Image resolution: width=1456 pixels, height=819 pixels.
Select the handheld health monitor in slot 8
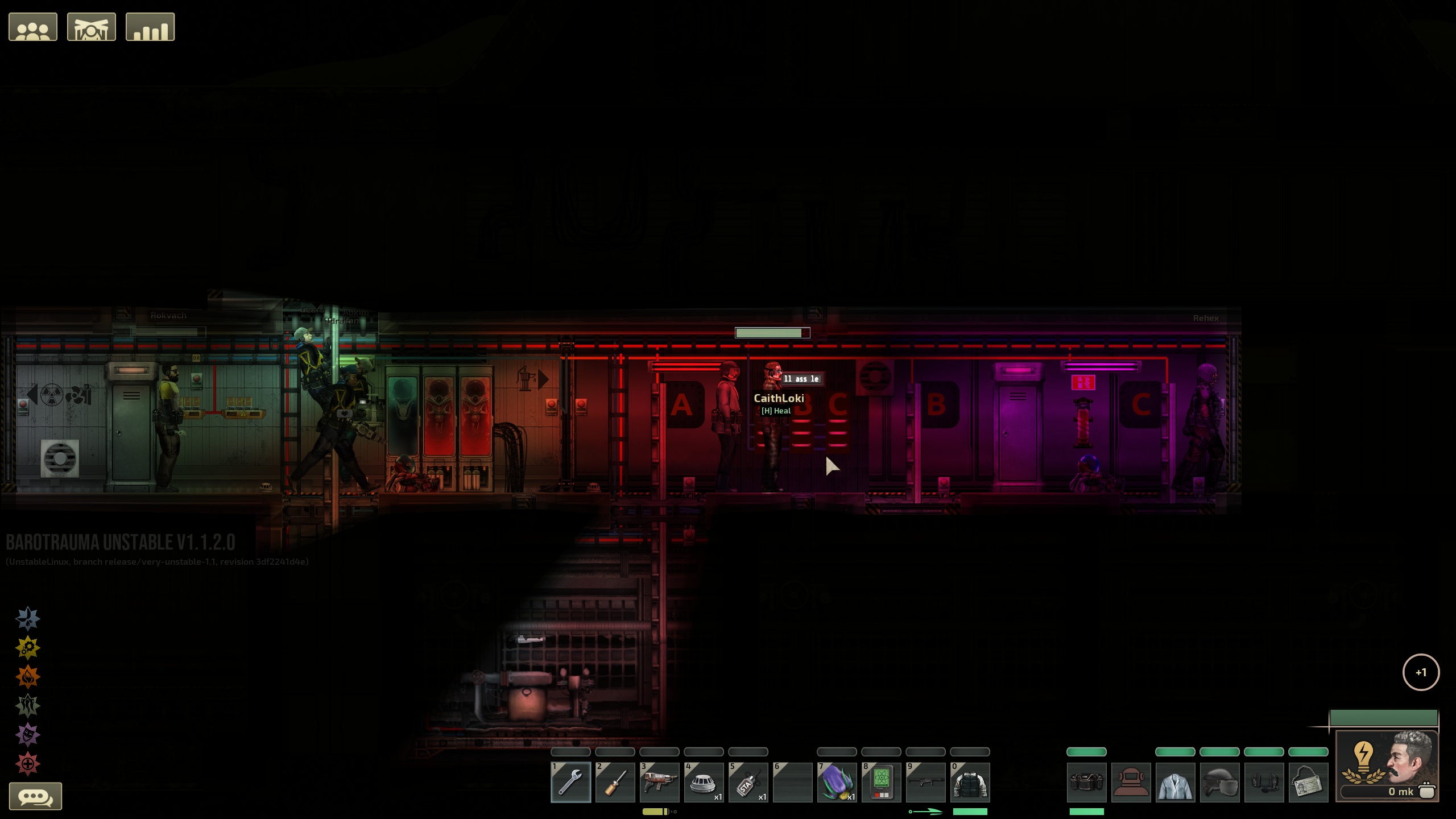(x=882, y=782)
